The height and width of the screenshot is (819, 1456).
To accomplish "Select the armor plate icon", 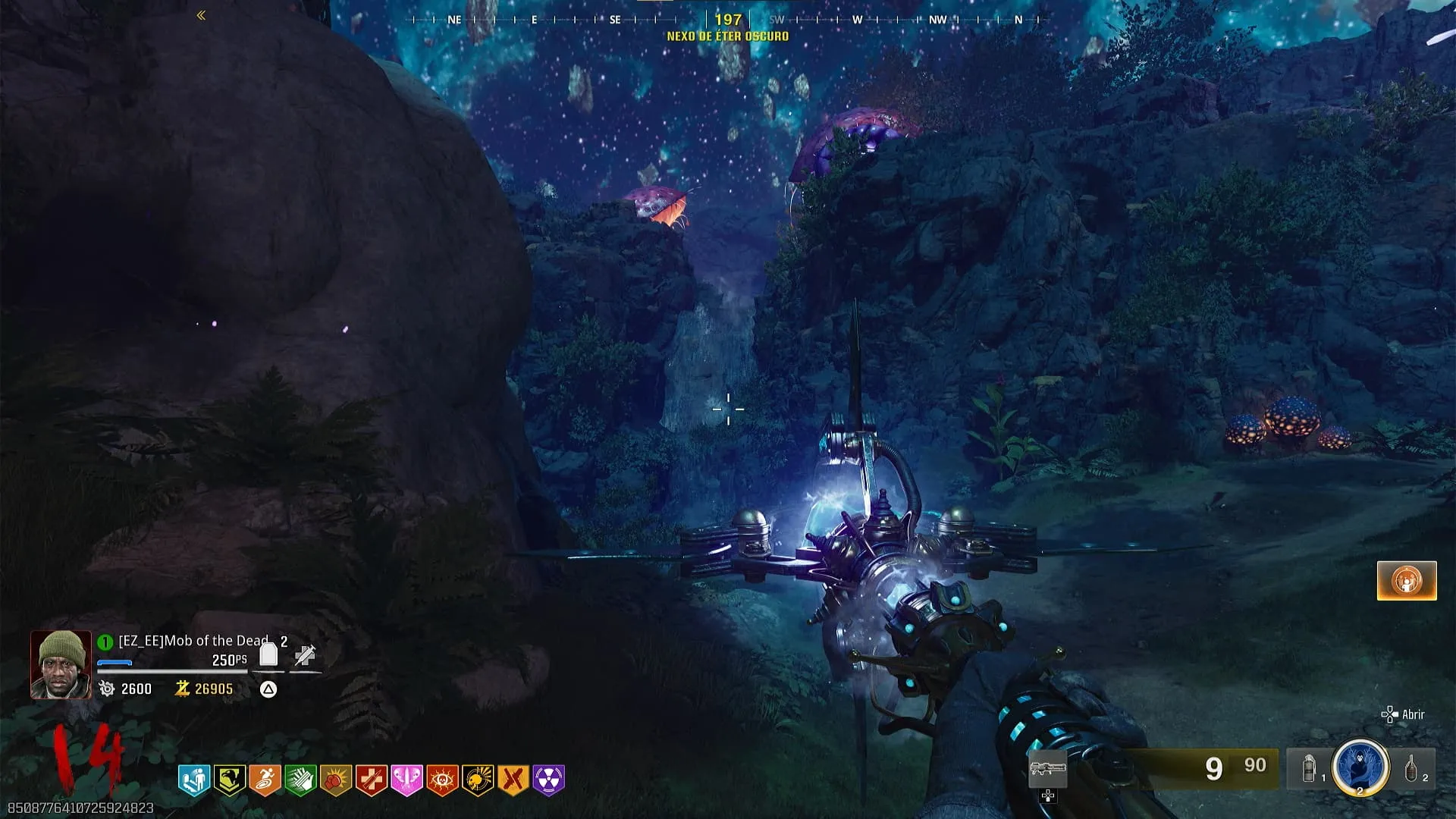I will 268,654.
